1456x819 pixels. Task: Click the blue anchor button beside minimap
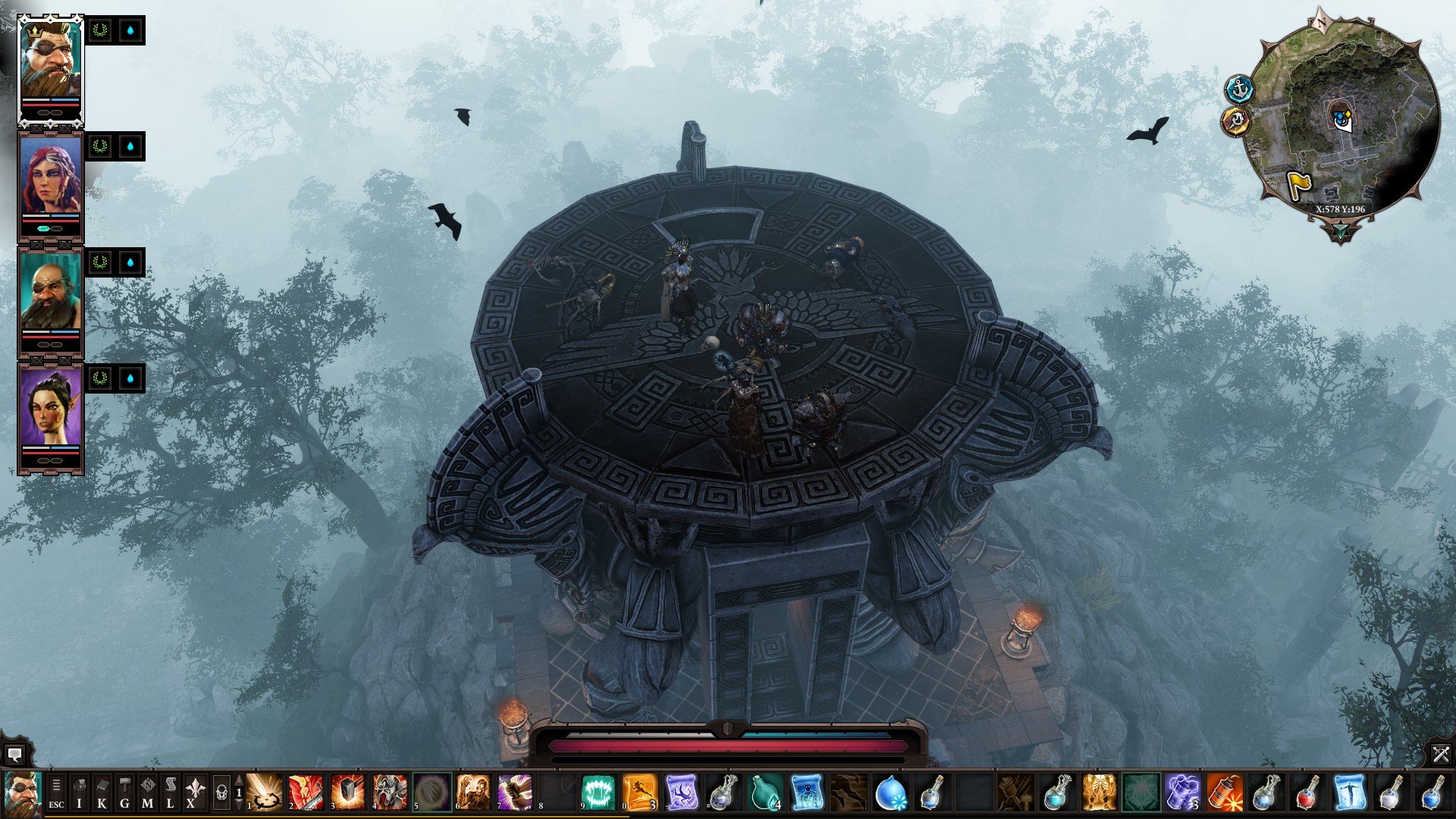click(1239, 89)
